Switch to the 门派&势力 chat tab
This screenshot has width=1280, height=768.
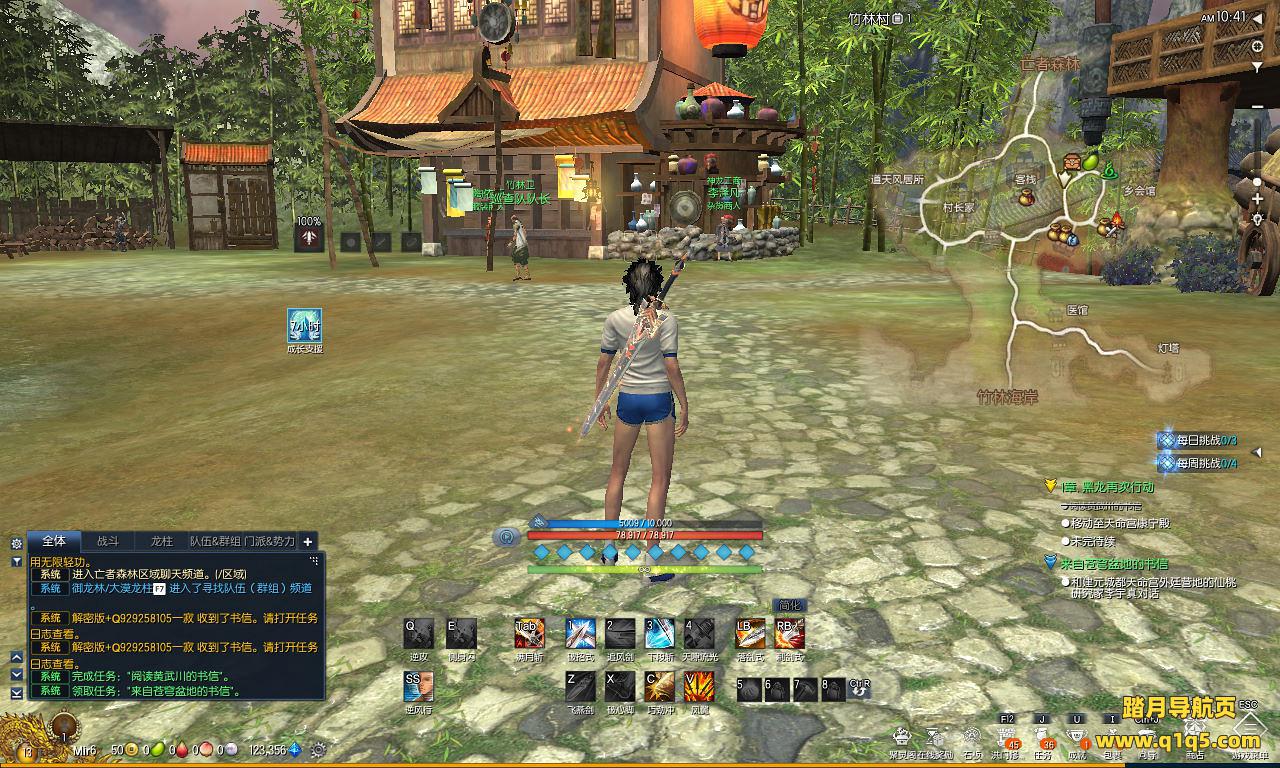[270, 541]
